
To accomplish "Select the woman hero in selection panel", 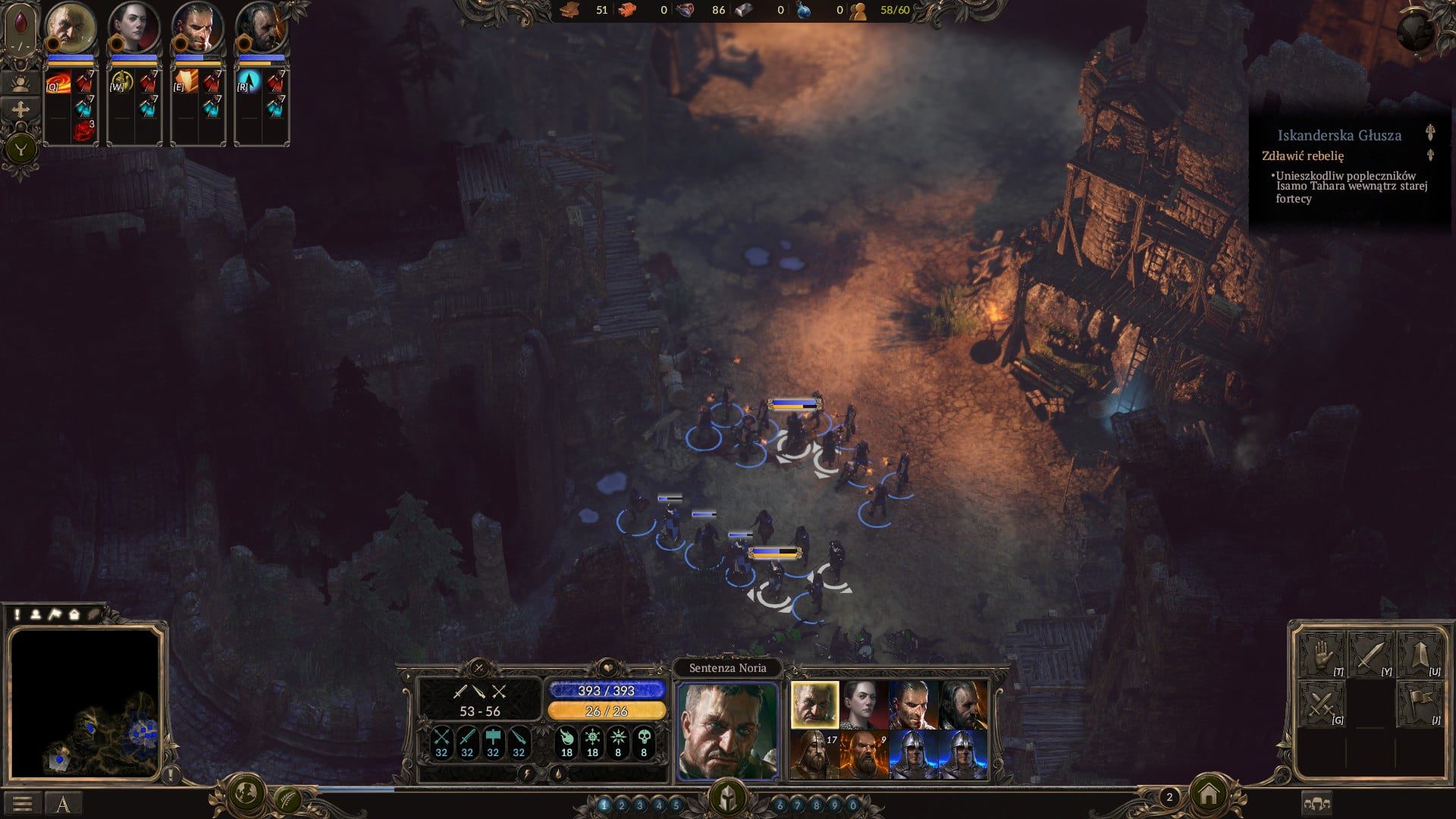I will (864, 704).
